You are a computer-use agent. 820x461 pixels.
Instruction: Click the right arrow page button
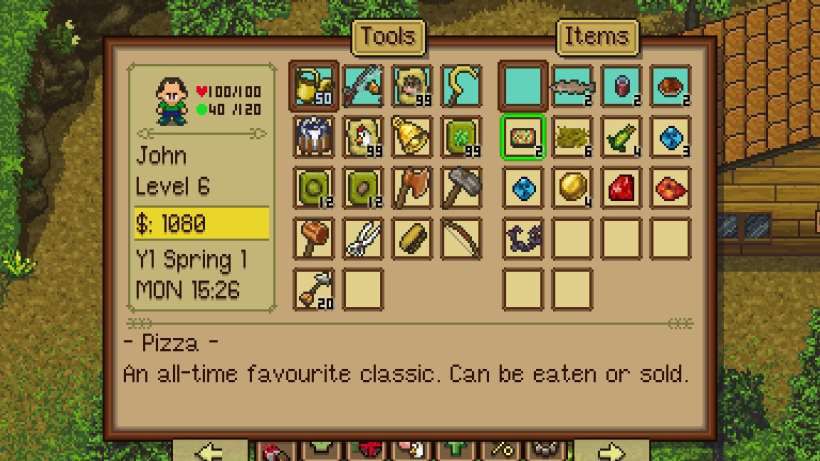click(x=613, y=449)
